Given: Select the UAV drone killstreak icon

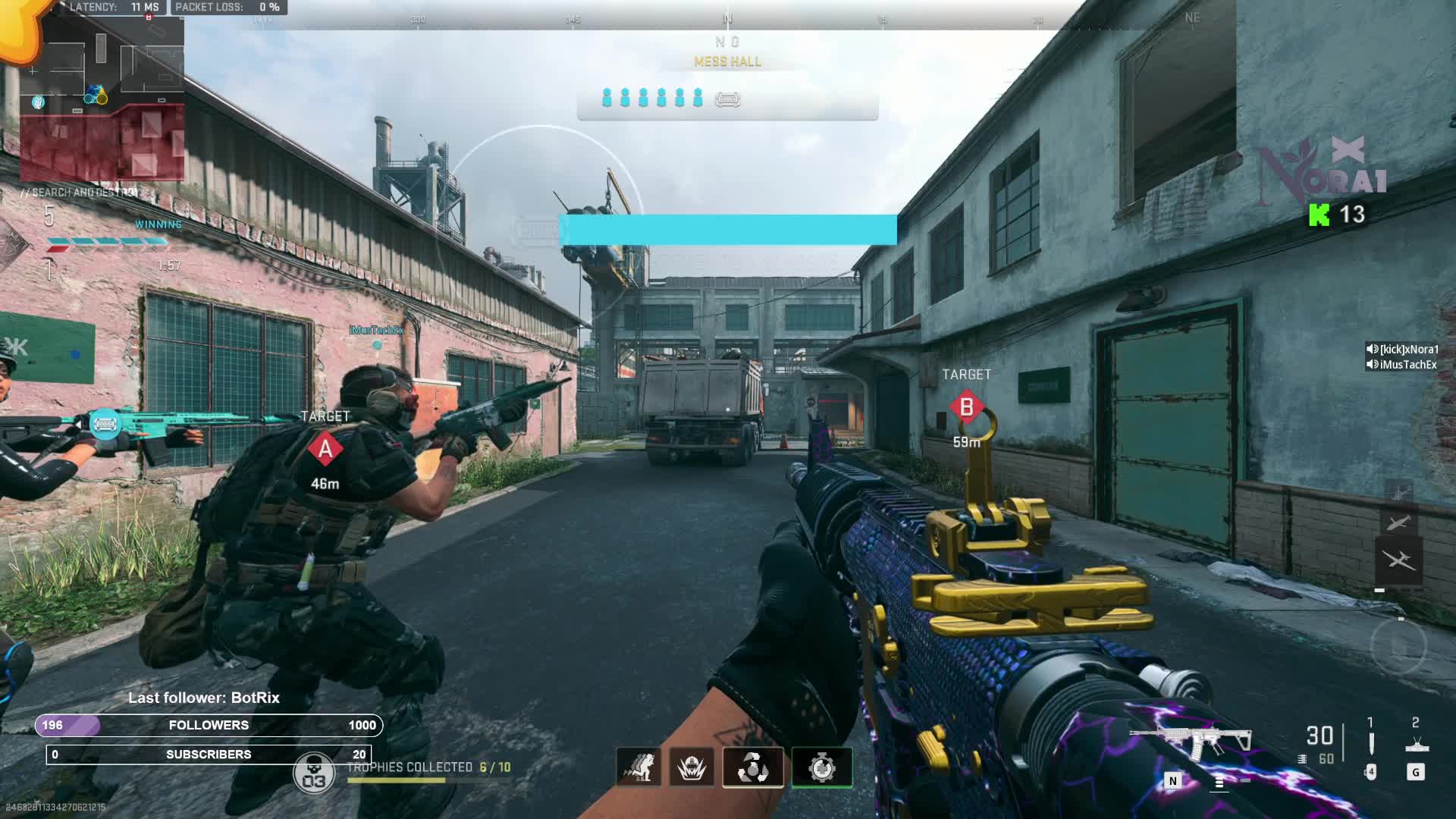Looking at the screenshot, I should (x=1398, y=560).
